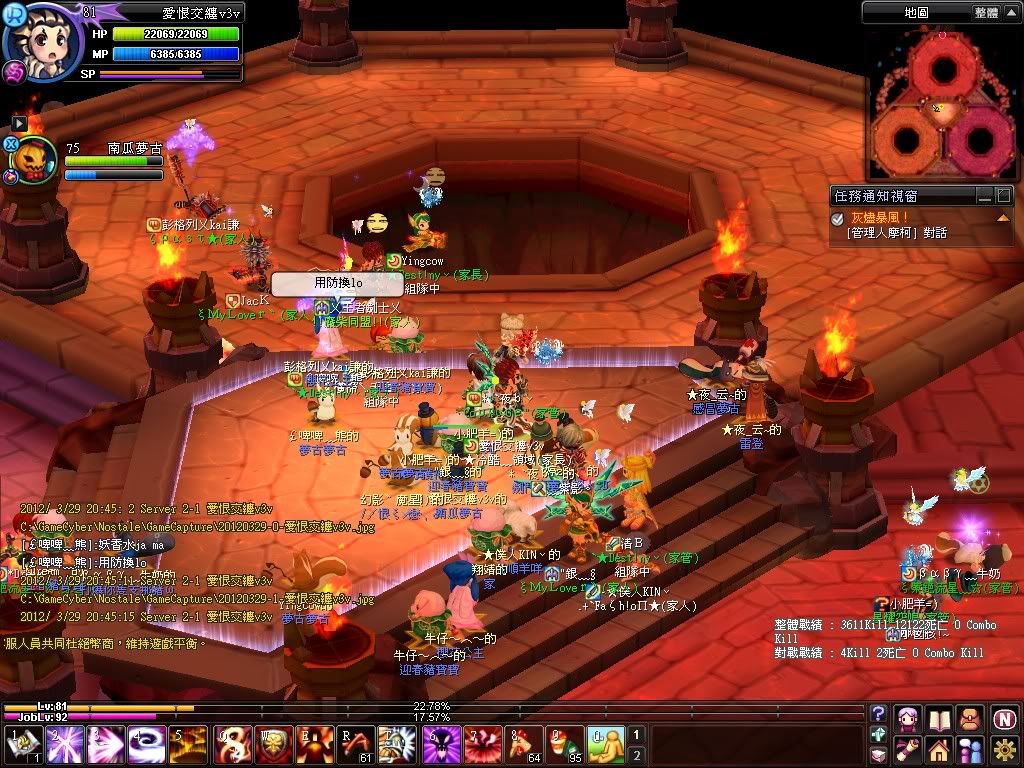Open the friends chat people icon
The width and height of the screenshot is (1024, 768).
970,748
